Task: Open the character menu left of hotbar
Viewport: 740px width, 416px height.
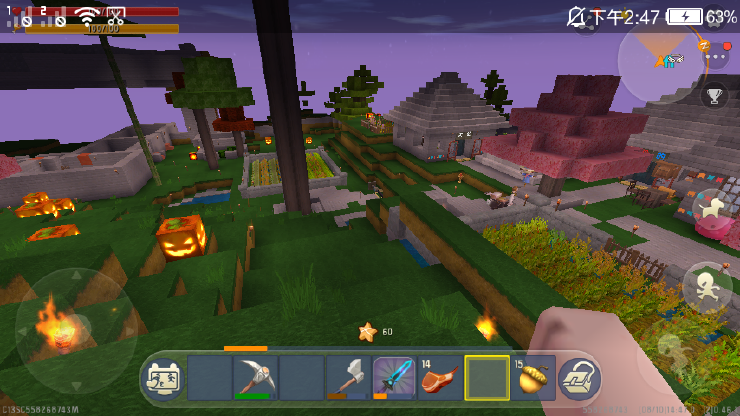Action: pos(164,378)
